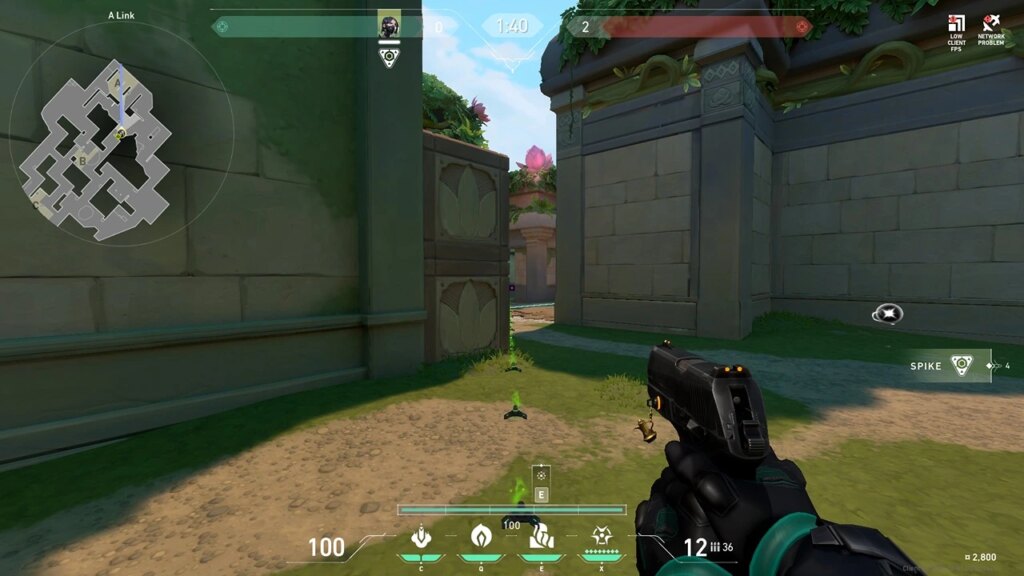Select the Spike in the weapon inventory
This screenshot has height=576, width=1024.
click(x=960, y=366)
